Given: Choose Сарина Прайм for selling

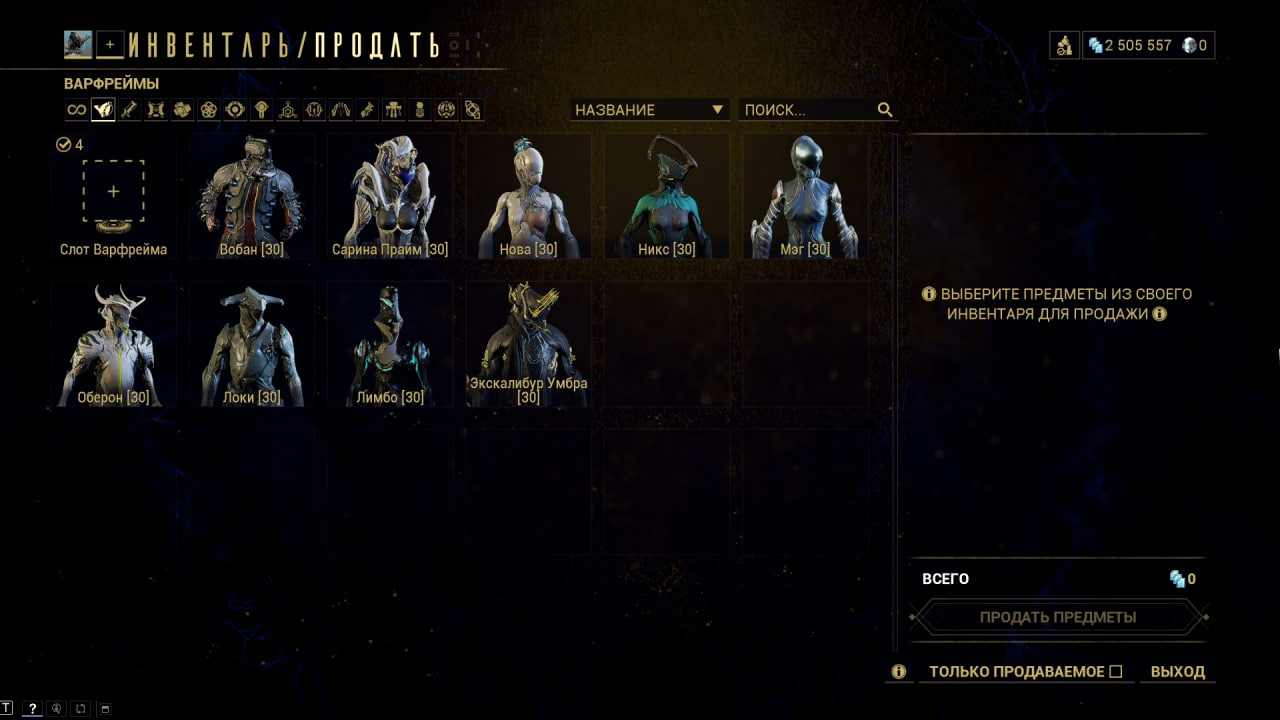Looking at the screenshot, I should coord(390,197).
